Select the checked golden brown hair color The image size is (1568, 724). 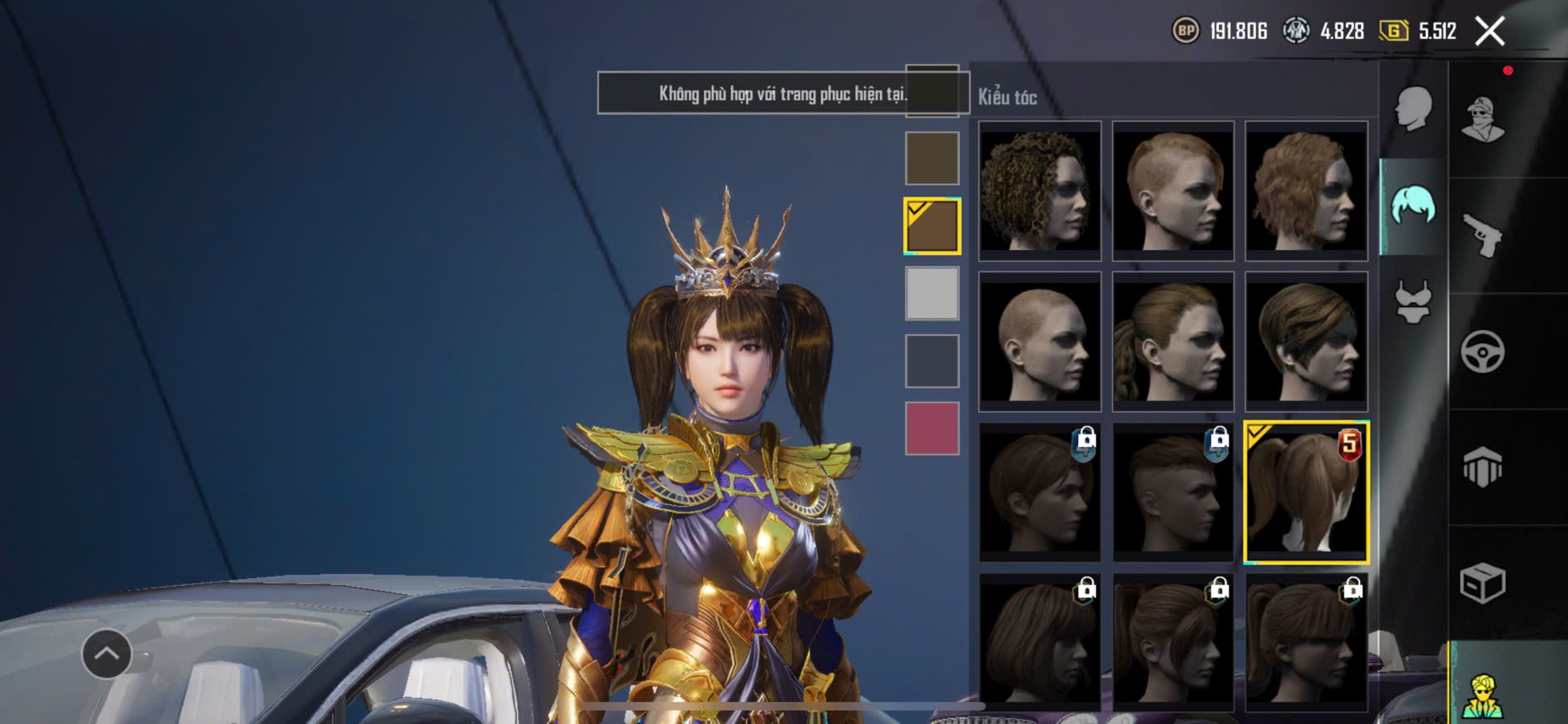[932, 226]
